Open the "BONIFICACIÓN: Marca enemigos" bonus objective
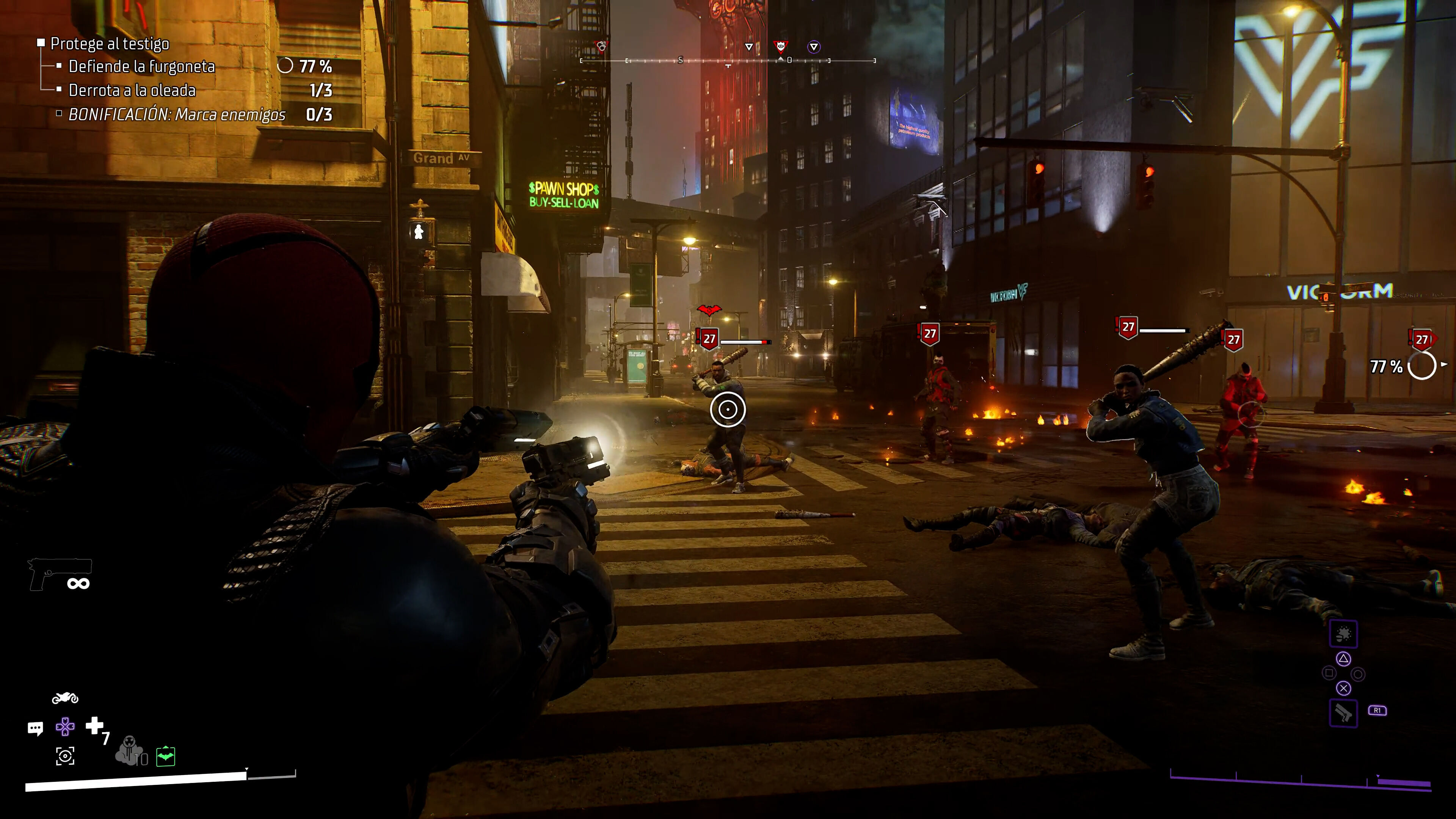The height and width of the screenshot is (819, 1456). pyautogui.click(x=176, y=115)
